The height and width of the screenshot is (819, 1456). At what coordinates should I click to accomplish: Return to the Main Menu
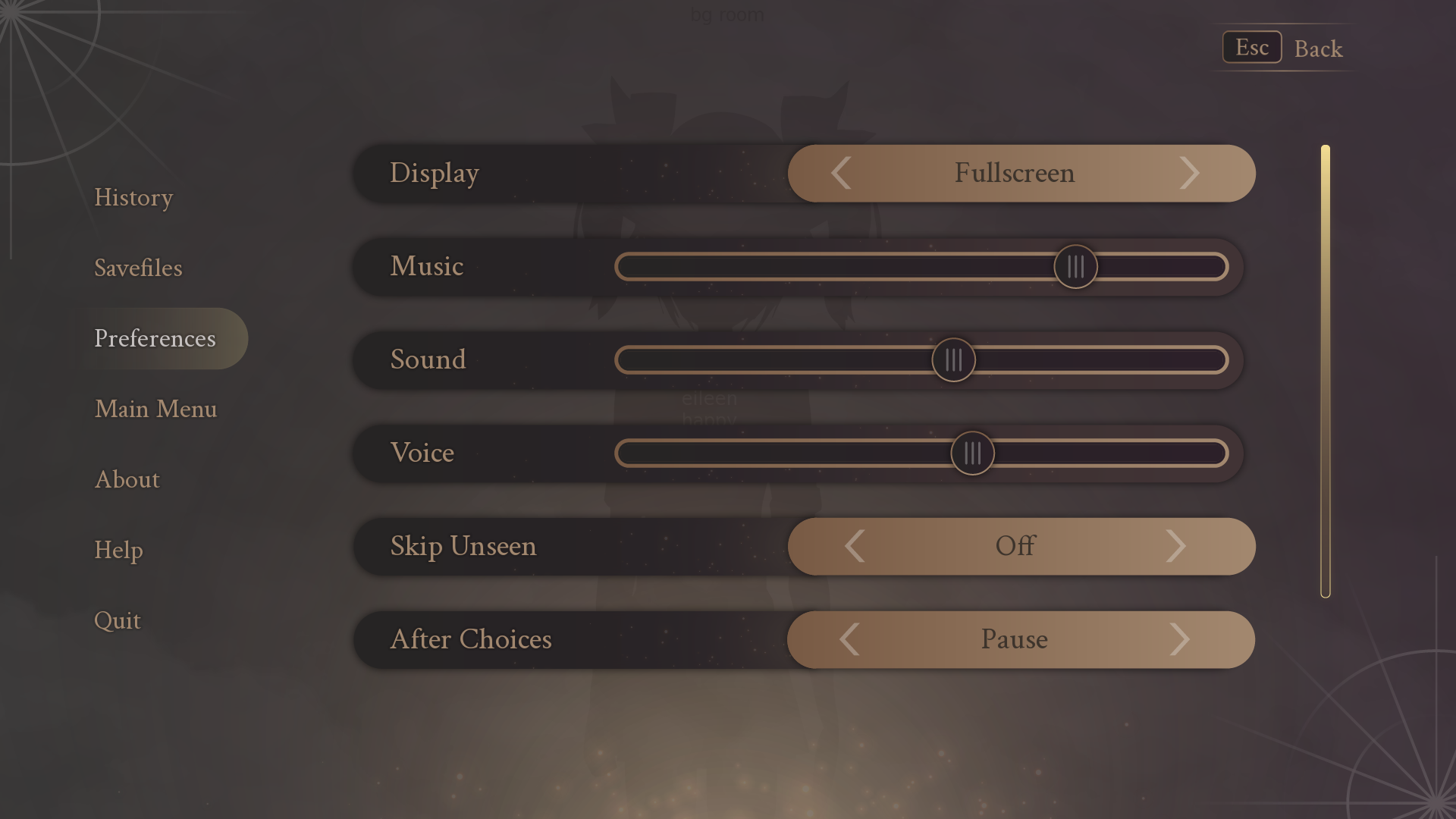pyautogui.click(x=156, y=409)
